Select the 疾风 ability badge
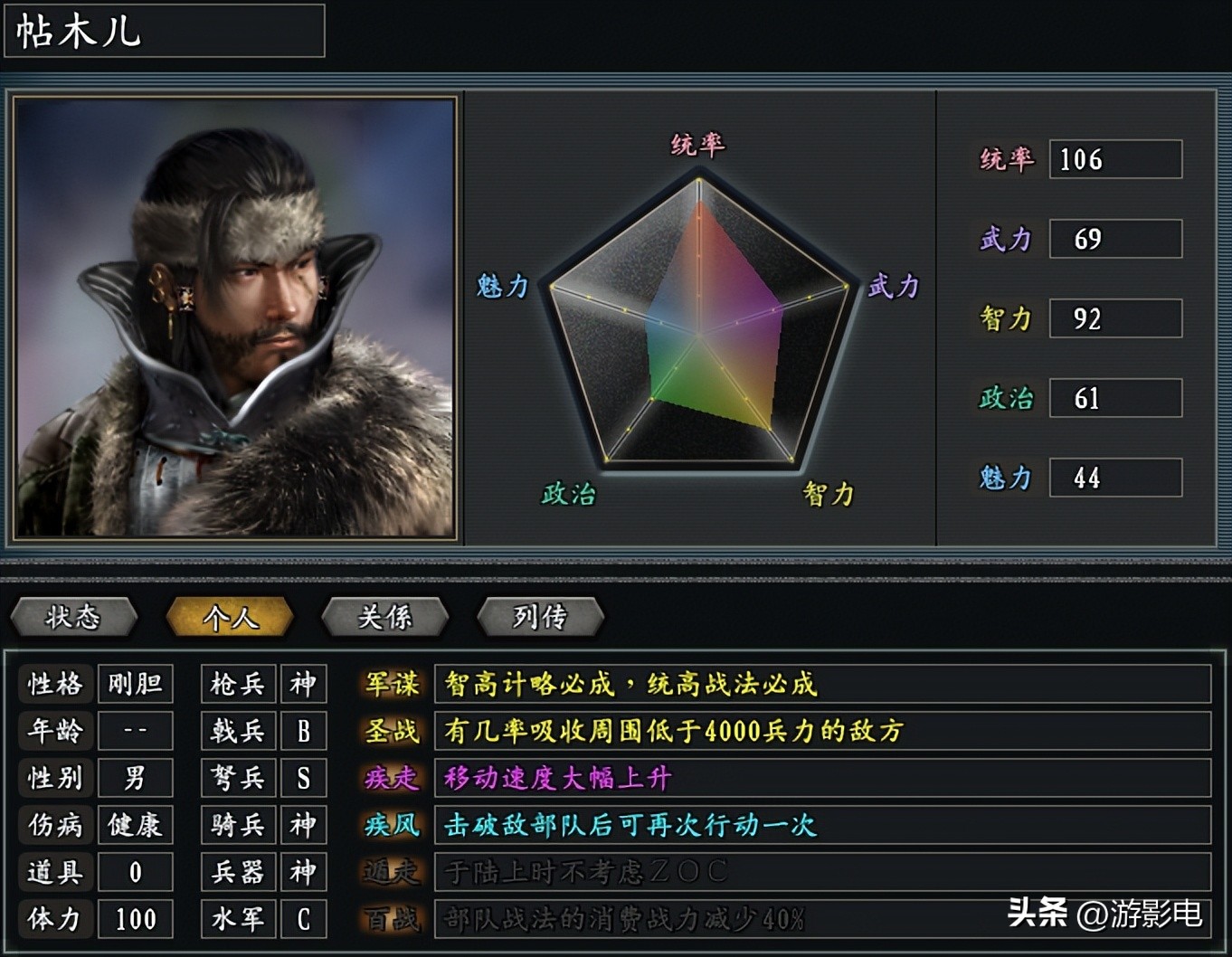 [x=390, y=826]
